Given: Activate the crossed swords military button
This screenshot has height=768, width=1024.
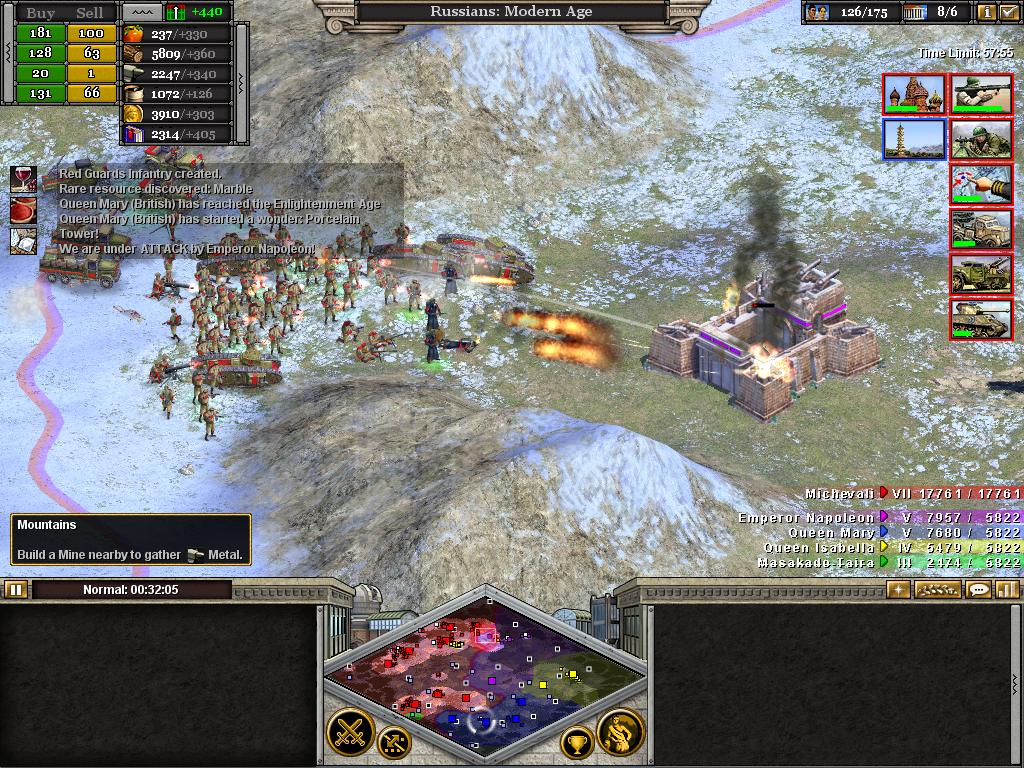Looking at the screenshot, I should 350,733.
